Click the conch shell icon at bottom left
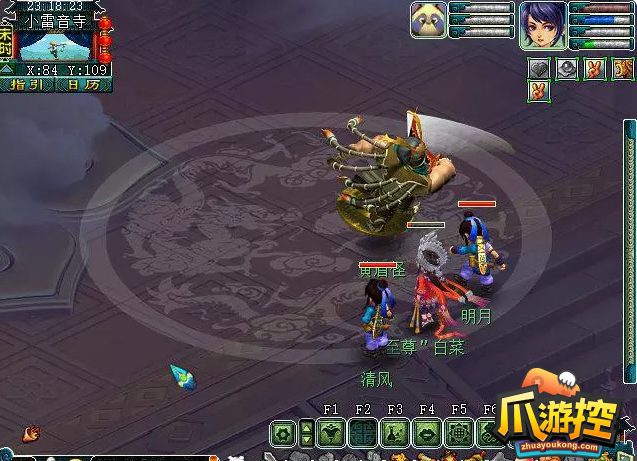The width and height of the screenshot is (637, 461). tap(32, 433)
